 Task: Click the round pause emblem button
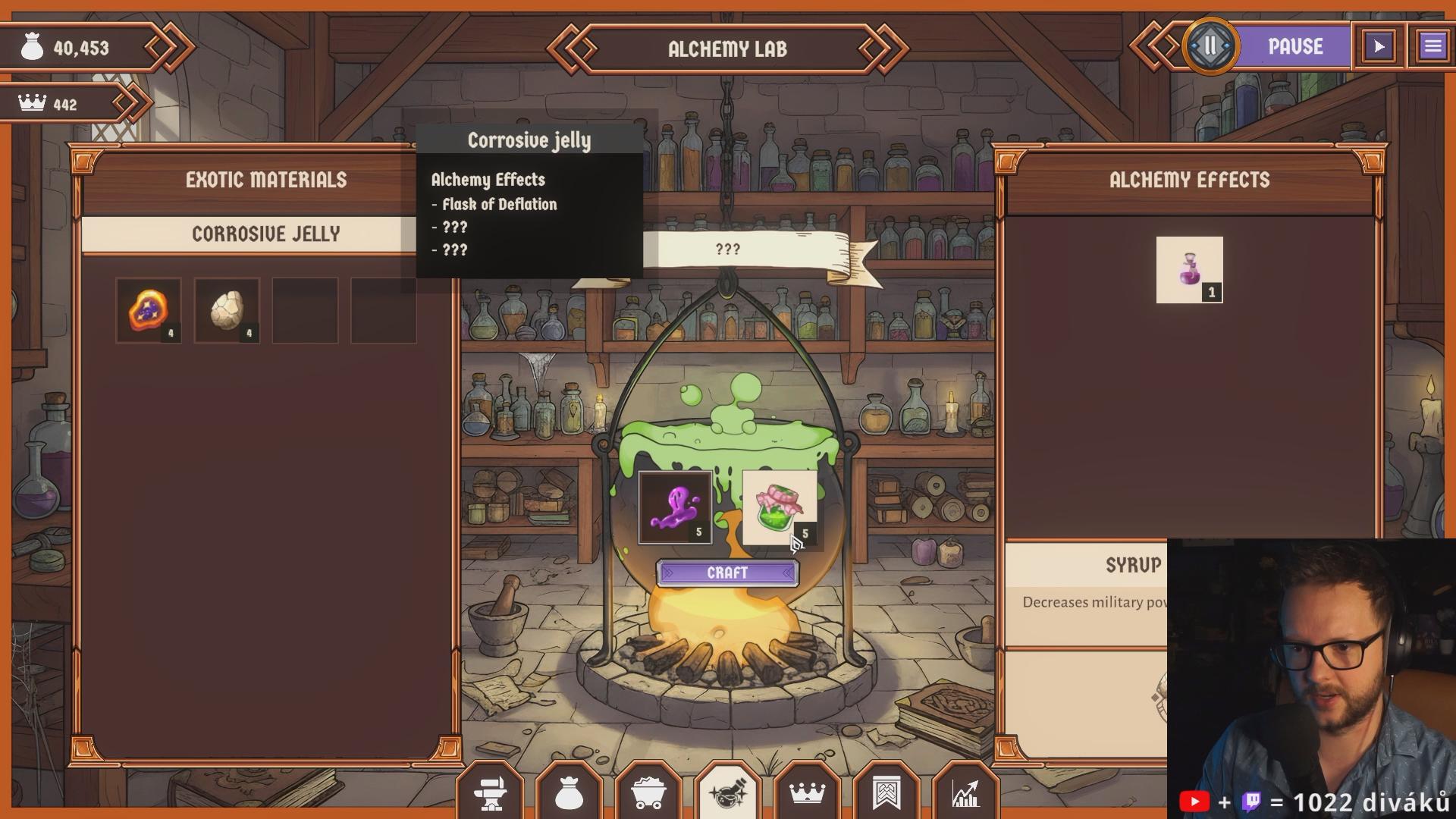point(1210,46)
